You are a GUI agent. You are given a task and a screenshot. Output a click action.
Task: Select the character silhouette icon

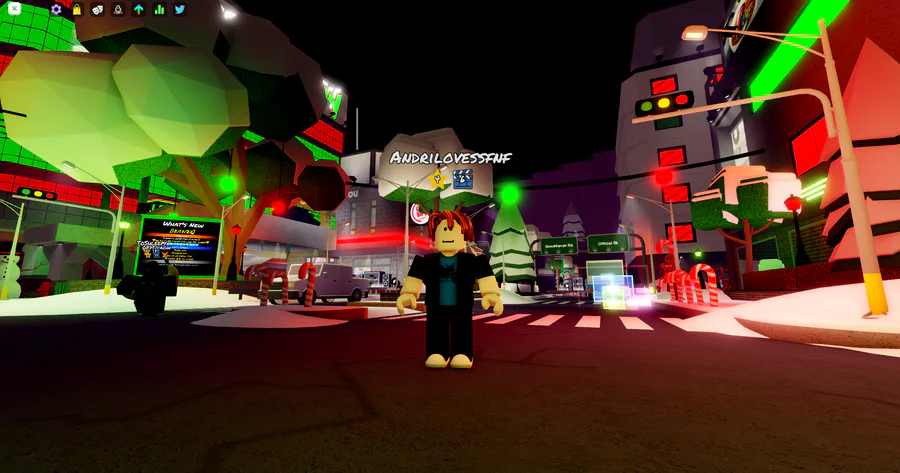tap(118, 9)
